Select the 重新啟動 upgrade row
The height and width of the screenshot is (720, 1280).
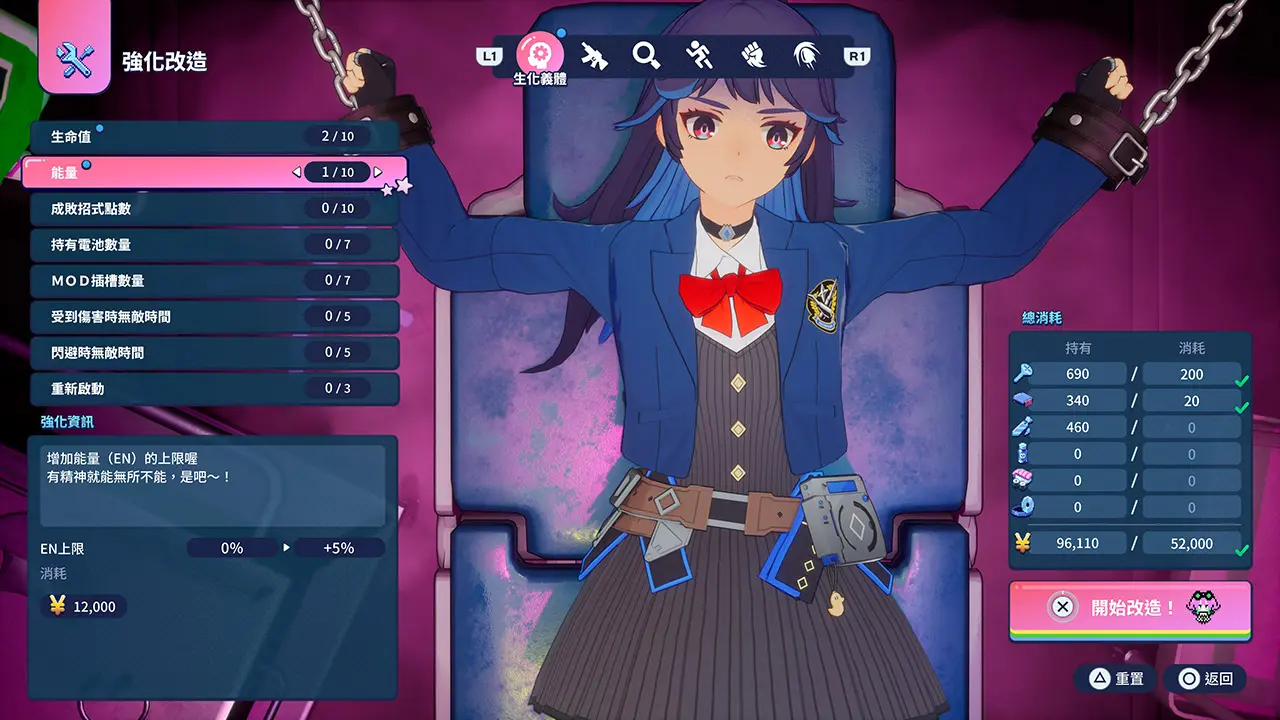pos(214,389)
